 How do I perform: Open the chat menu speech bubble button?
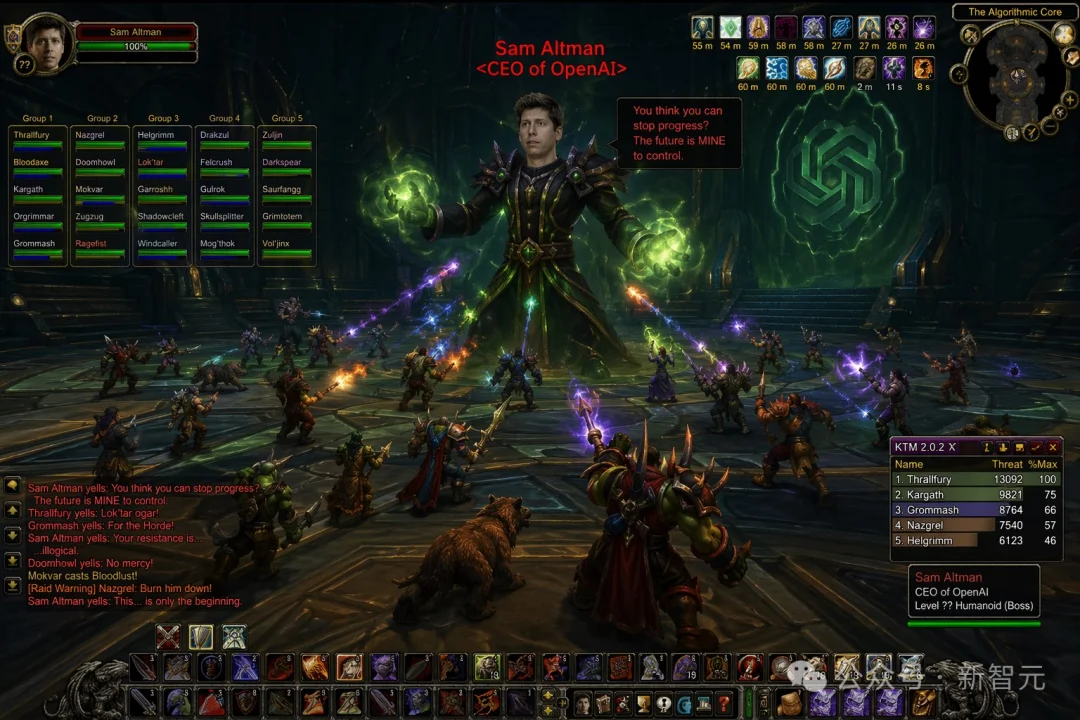click(x=12, y=485)
